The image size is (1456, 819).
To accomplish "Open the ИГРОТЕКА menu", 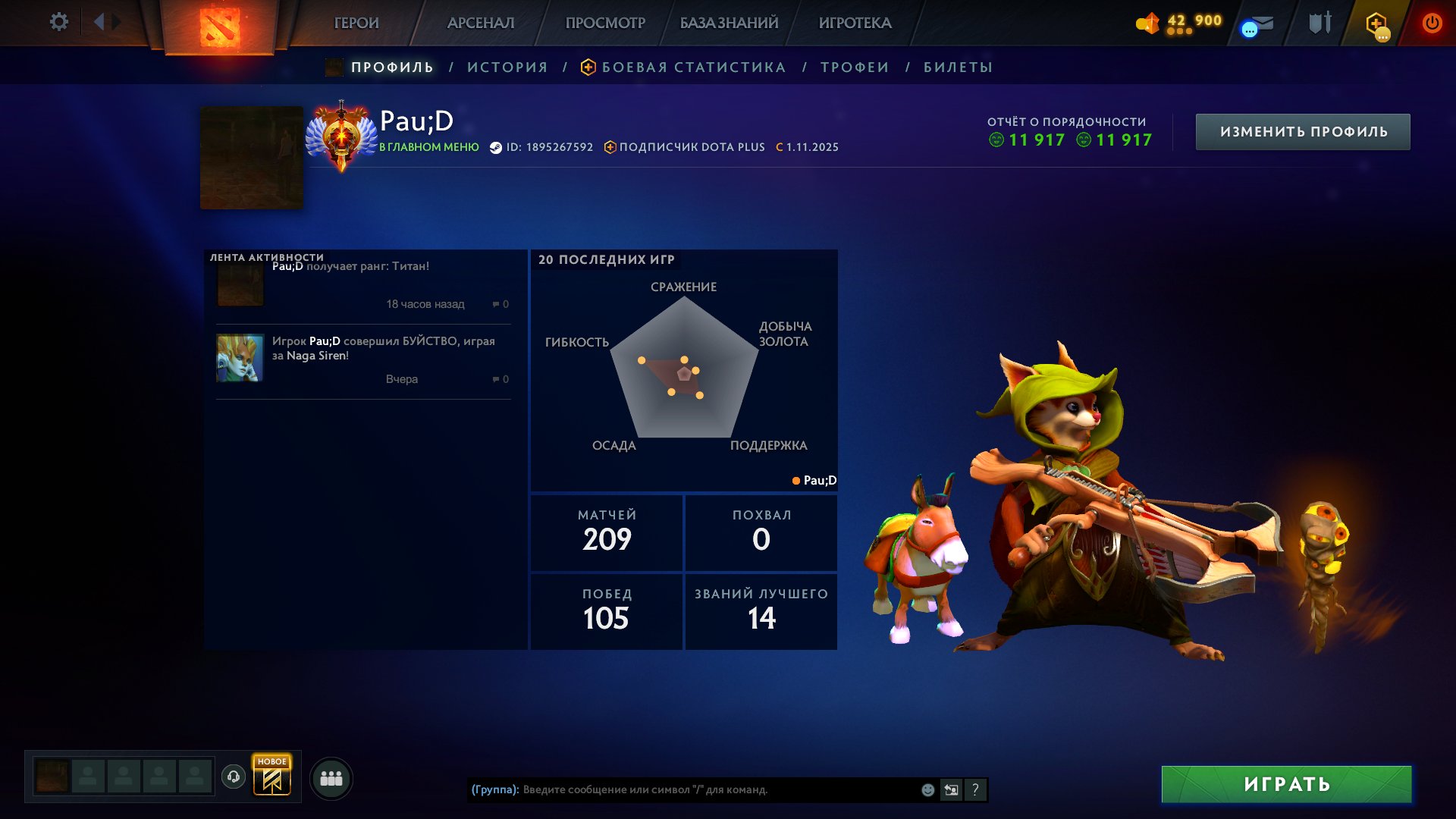I will 855,23.
